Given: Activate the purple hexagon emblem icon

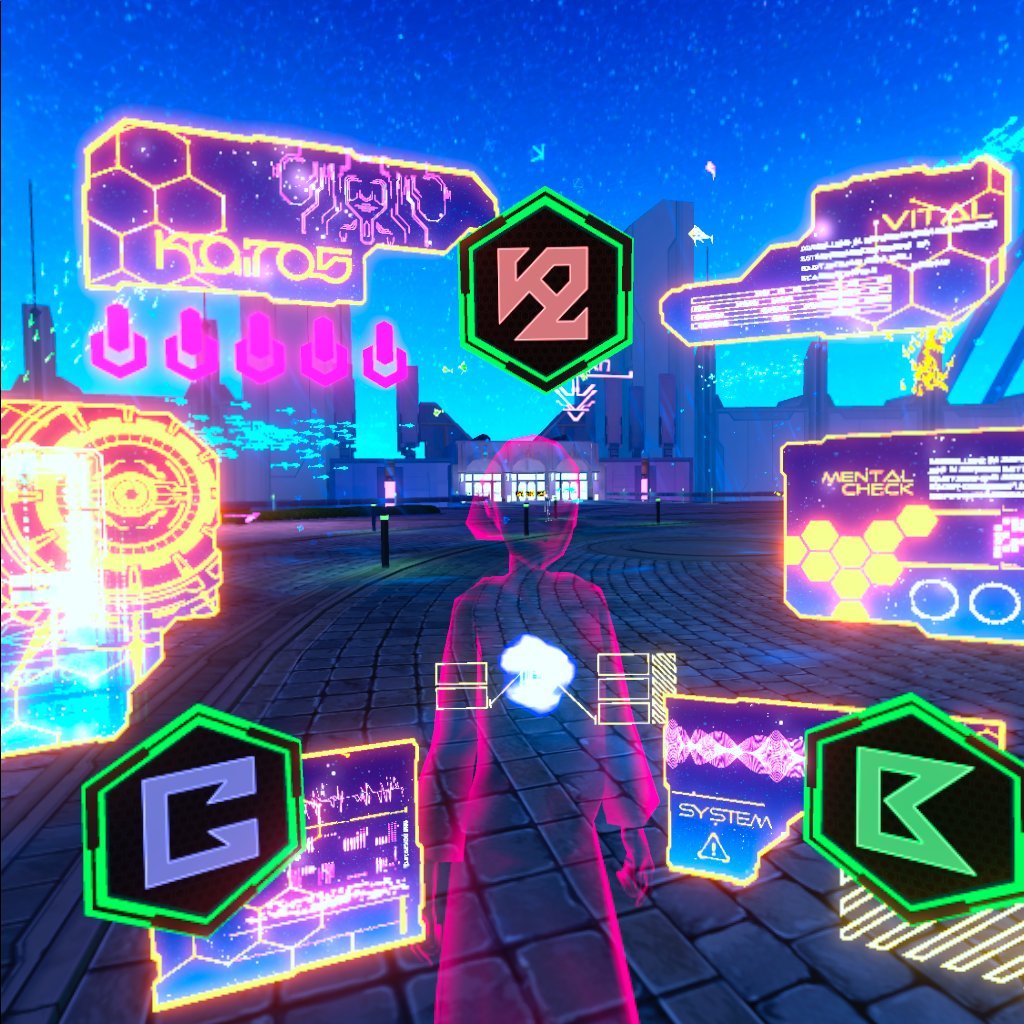Looking at the screenshot, I should [192, 820].
